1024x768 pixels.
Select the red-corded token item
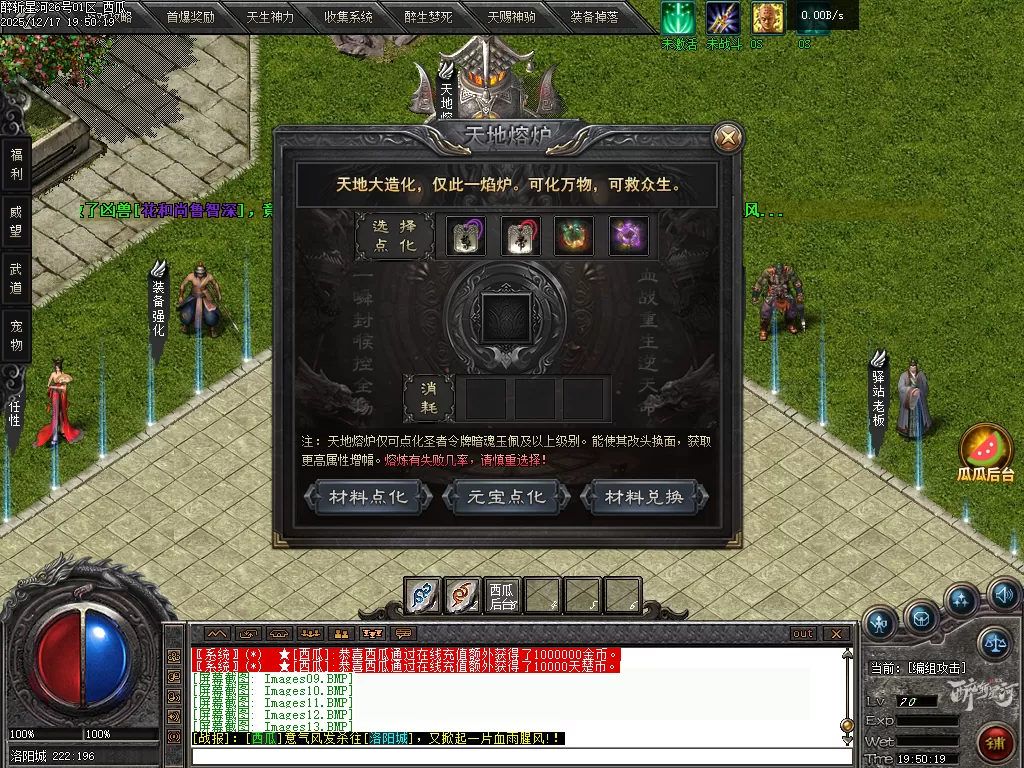point(520,236)
